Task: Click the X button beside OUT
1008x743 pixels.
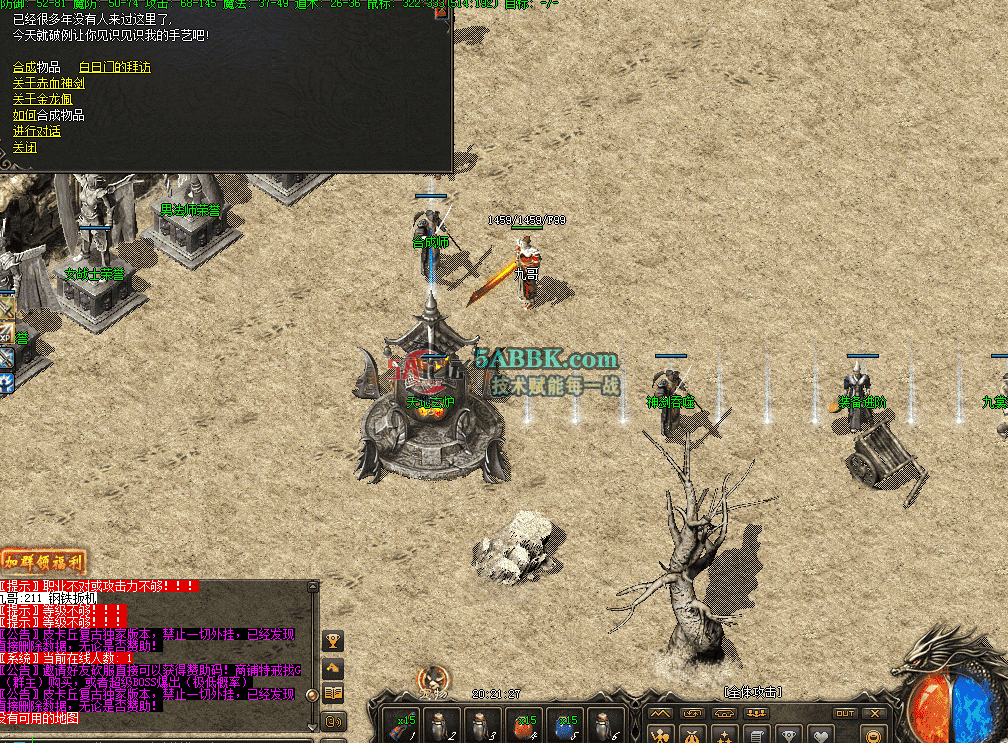Action: point(875,713)
